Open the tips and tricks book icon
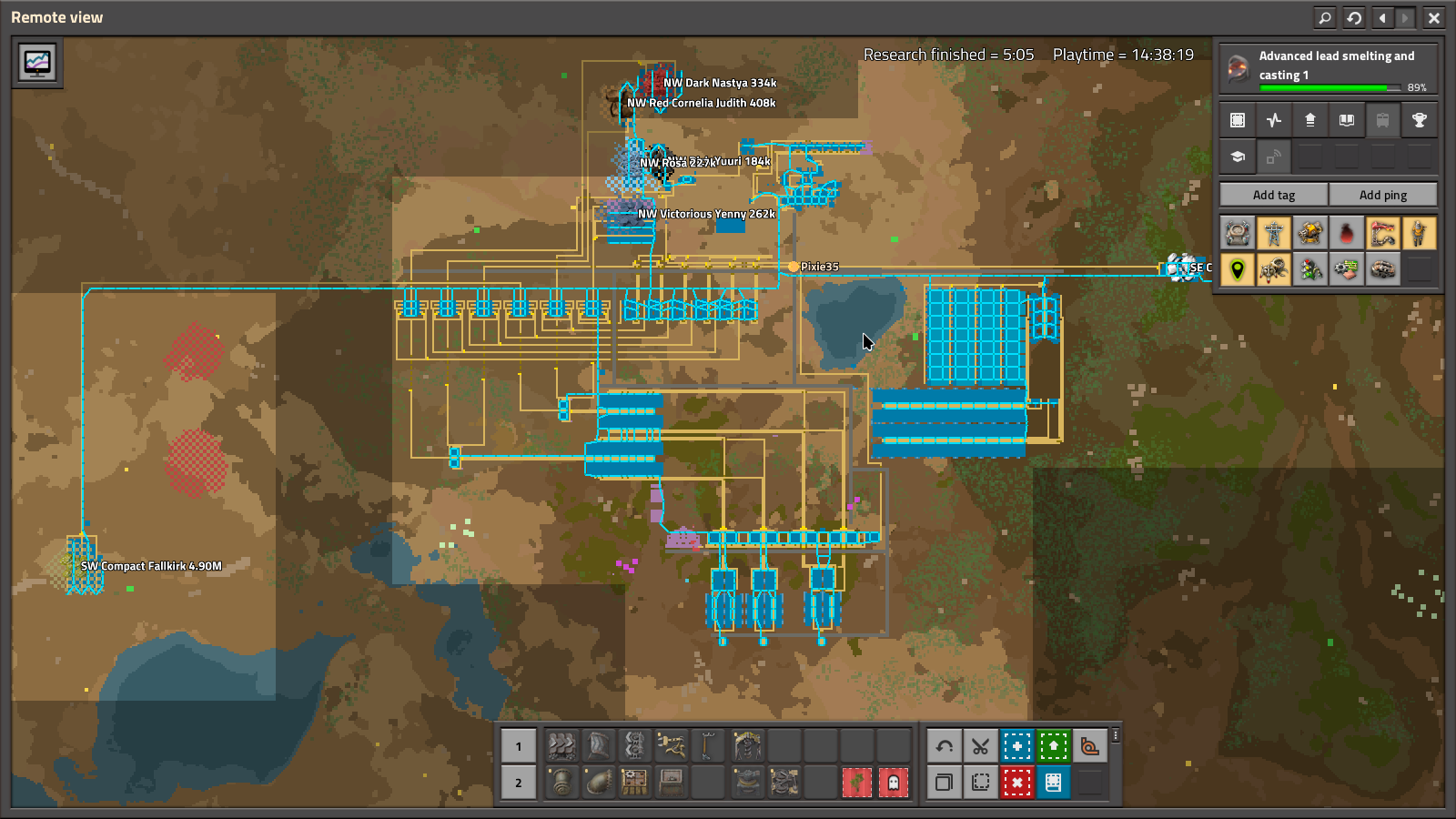The image size is (1456, 819). pos(1348,119)
